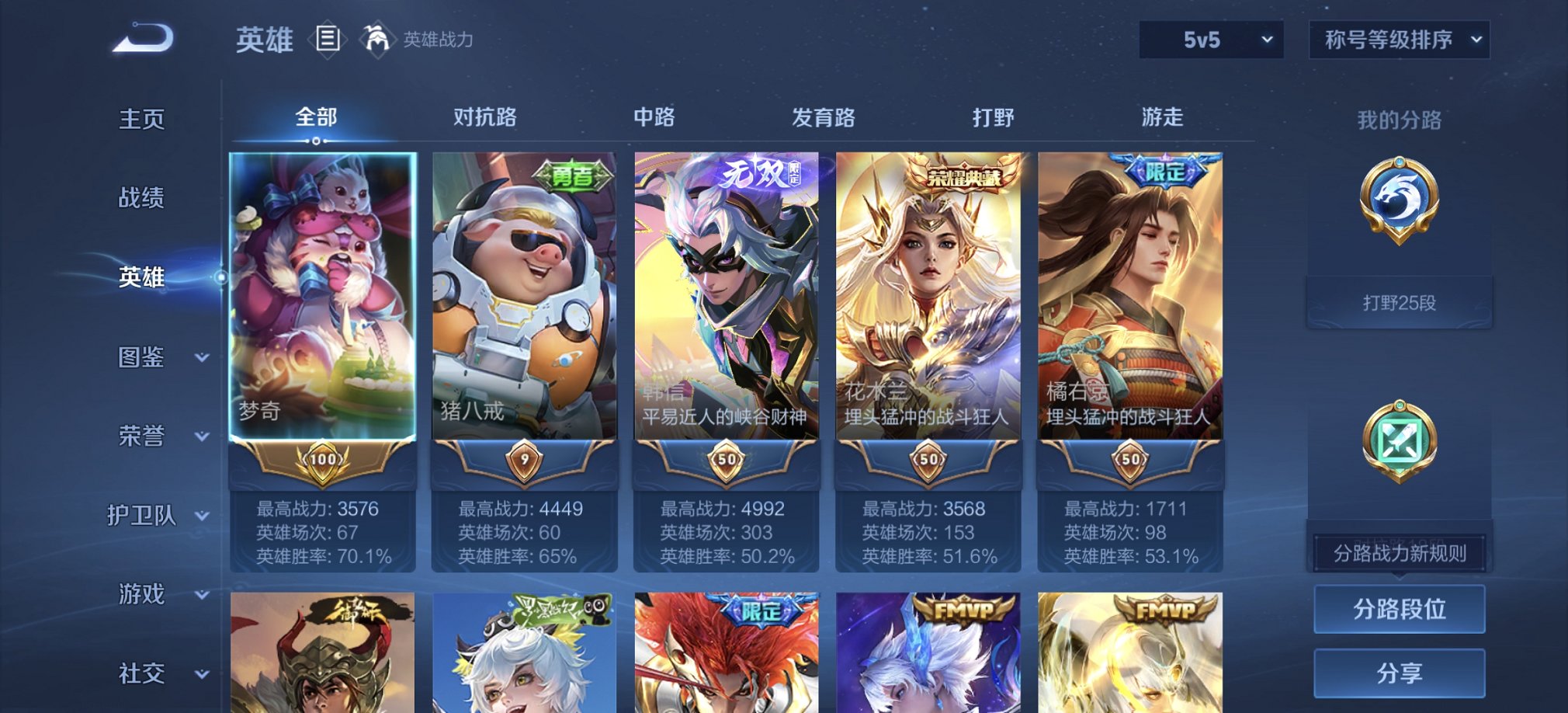Switch to the 游走 tab
The height and width of the screenshot is (713, 1568).
point(1161,117)
